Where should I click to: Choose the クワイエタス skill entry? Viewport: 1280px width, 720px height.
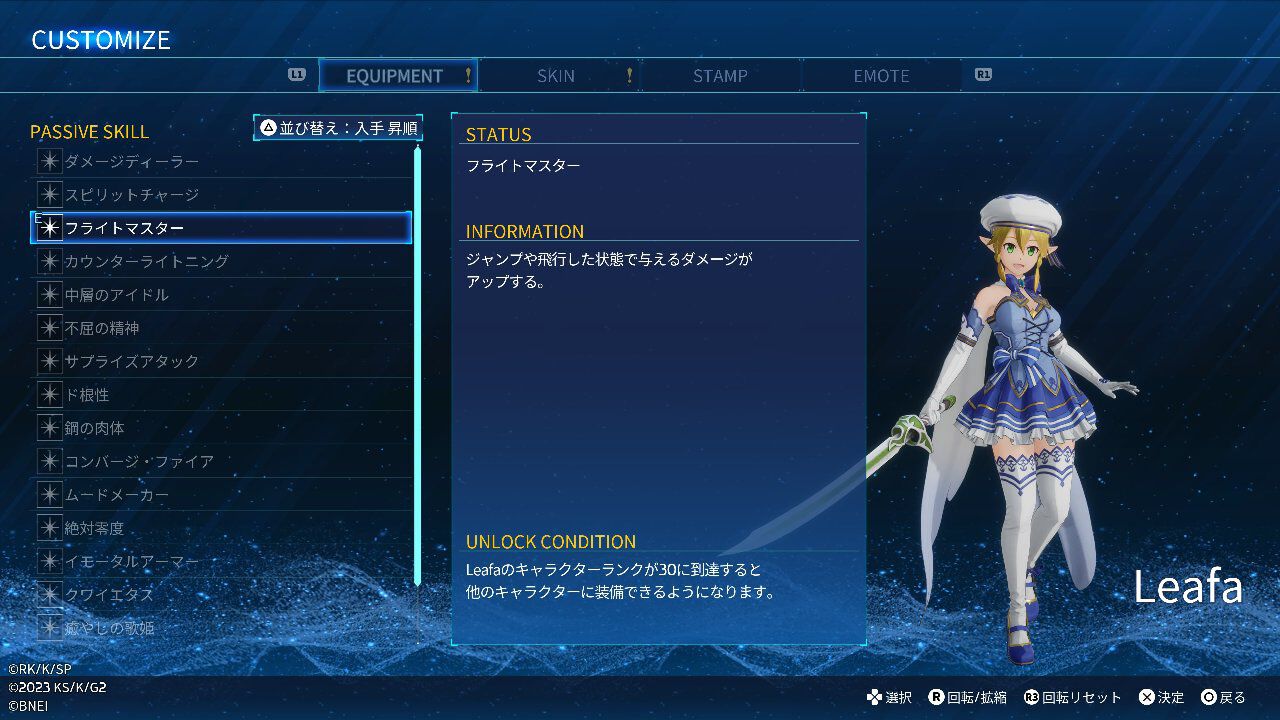[221, 595]
